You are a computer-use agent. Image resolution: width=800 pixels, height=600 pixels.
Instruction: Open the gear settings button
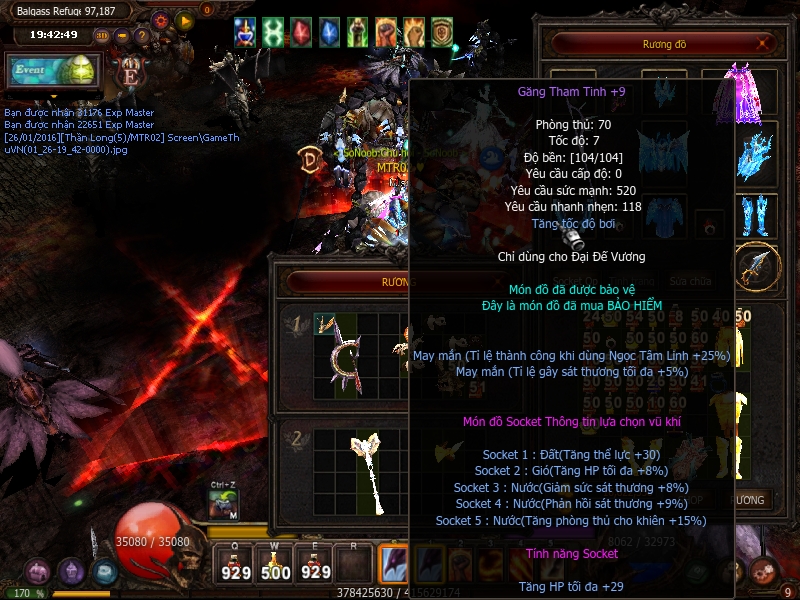[161, 20]
